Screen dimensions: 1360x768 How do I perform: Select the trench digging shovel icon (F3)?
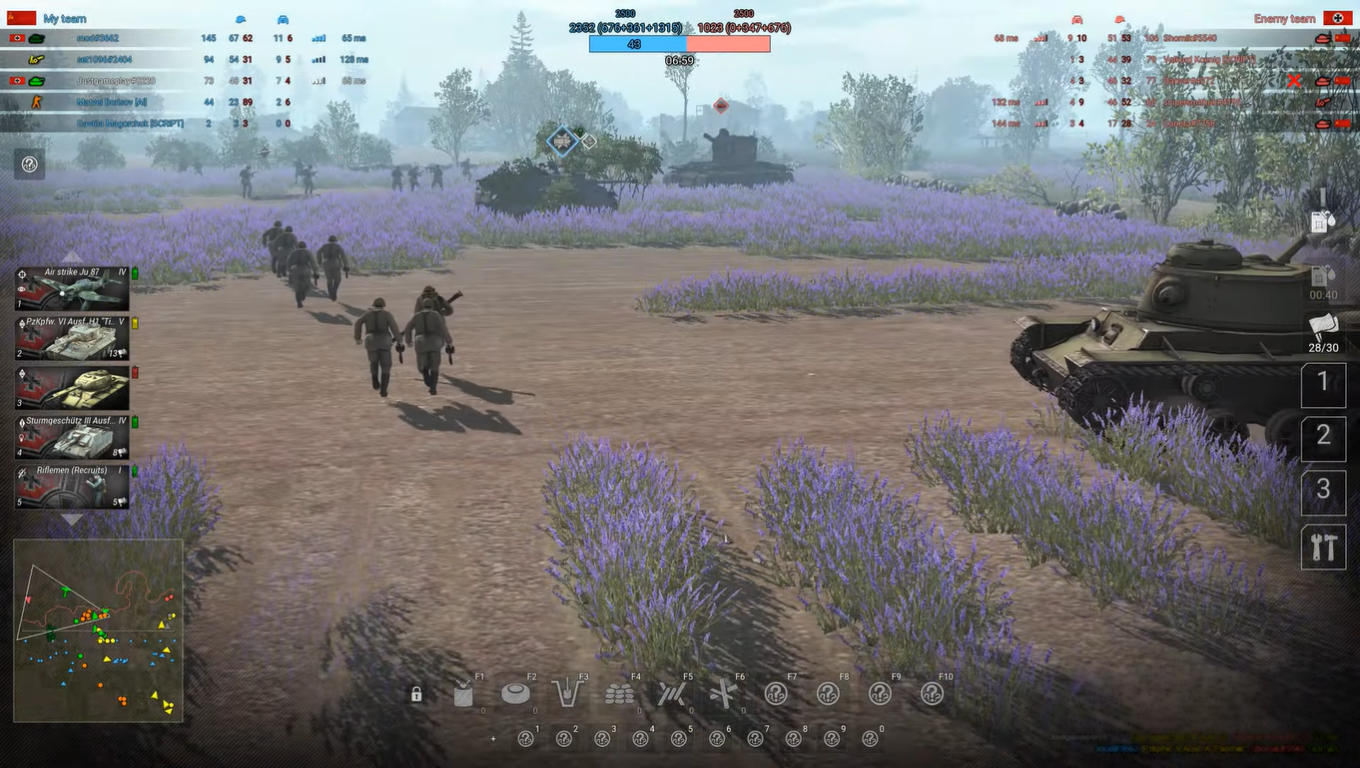567,692
